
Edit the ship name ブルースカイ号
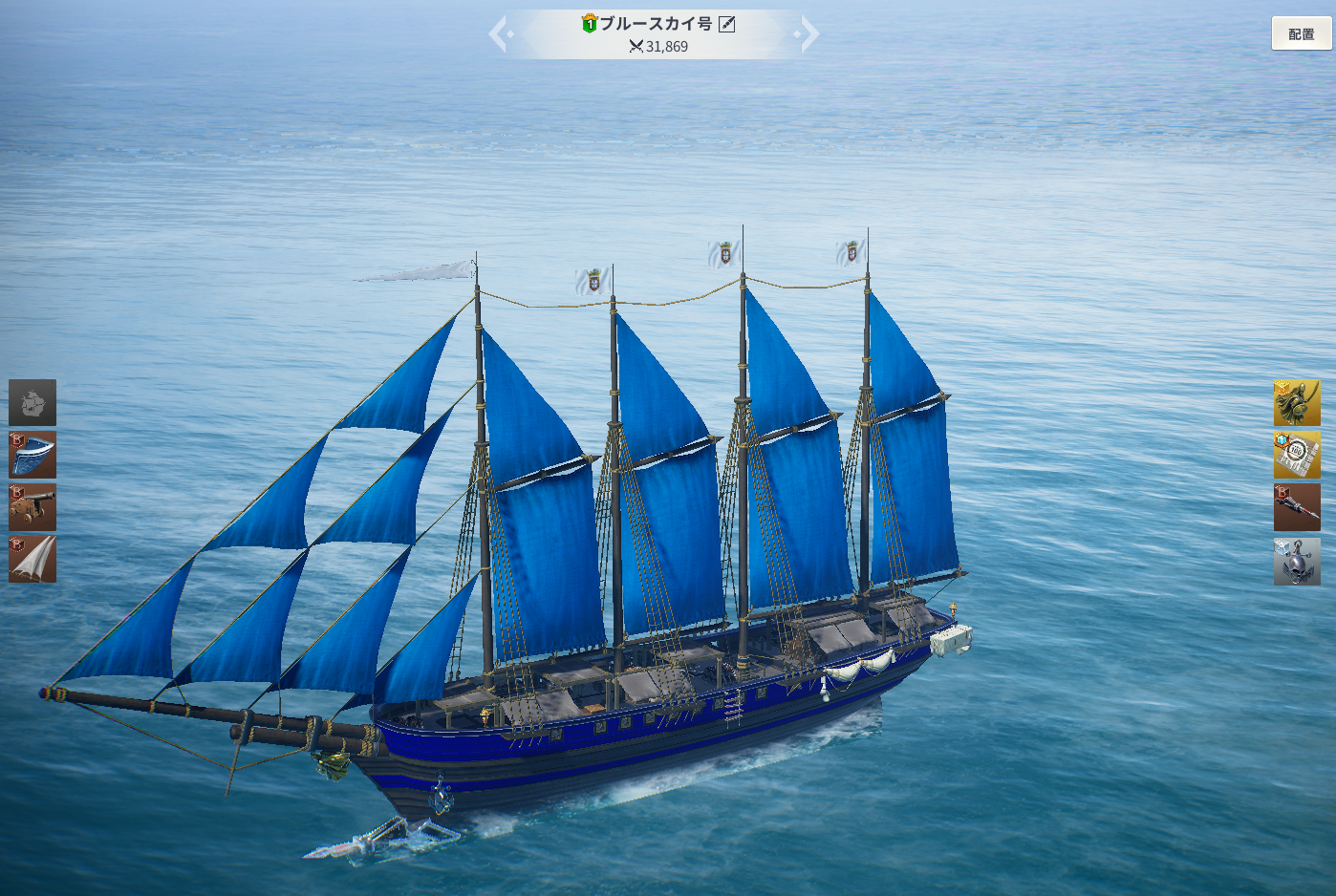(727, 24)
